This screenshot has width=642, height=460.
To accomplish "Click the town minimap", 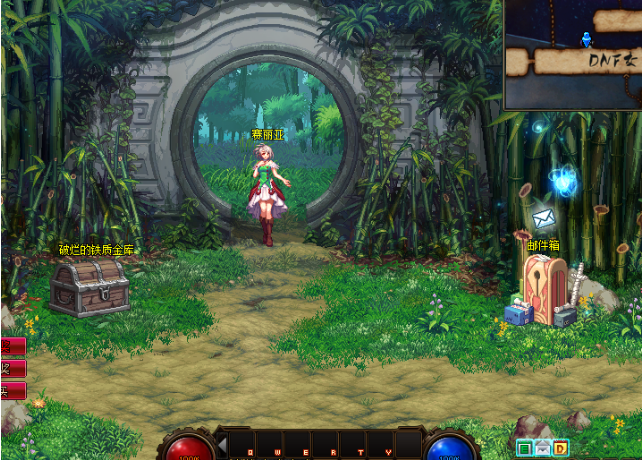I will 573,54.
